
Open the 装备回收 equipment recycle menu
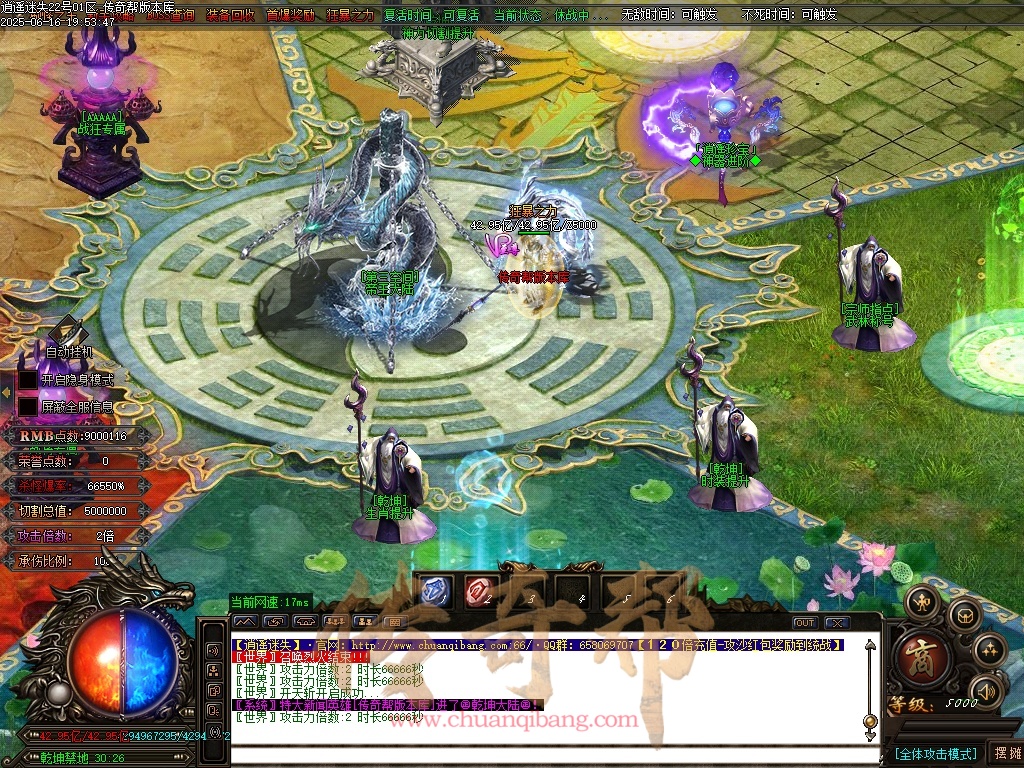(230, 15)
